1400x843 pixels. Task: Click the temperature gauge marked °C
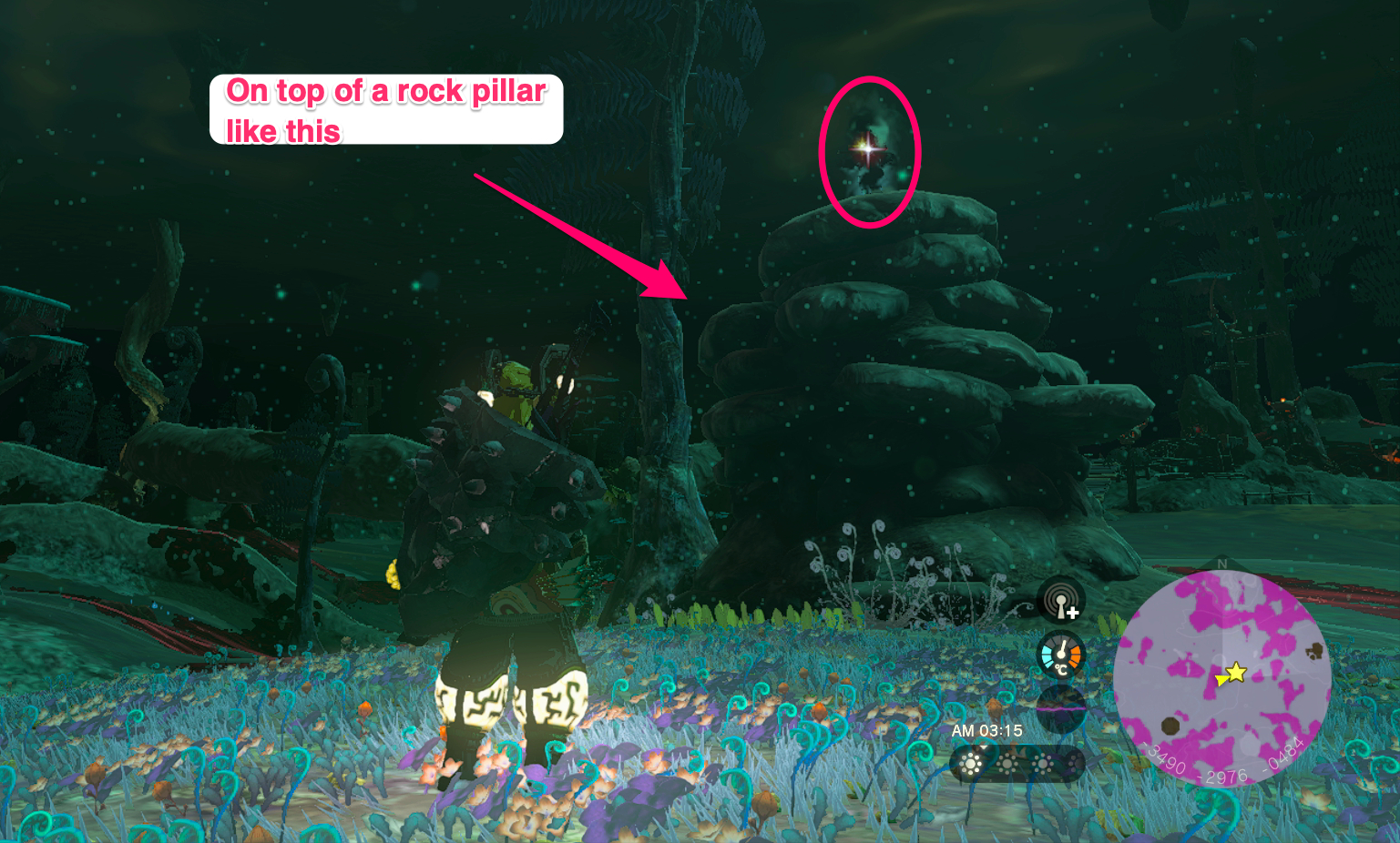[x=1060, y=655]
